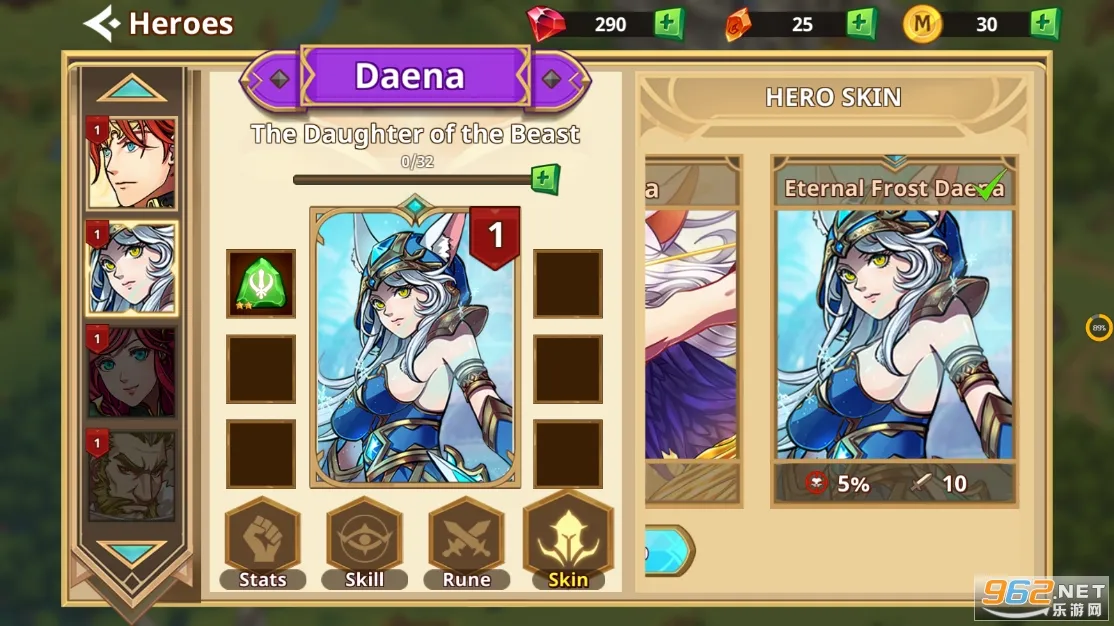Open the Stats tab
1114x626 pixels.
coord(262,543)
